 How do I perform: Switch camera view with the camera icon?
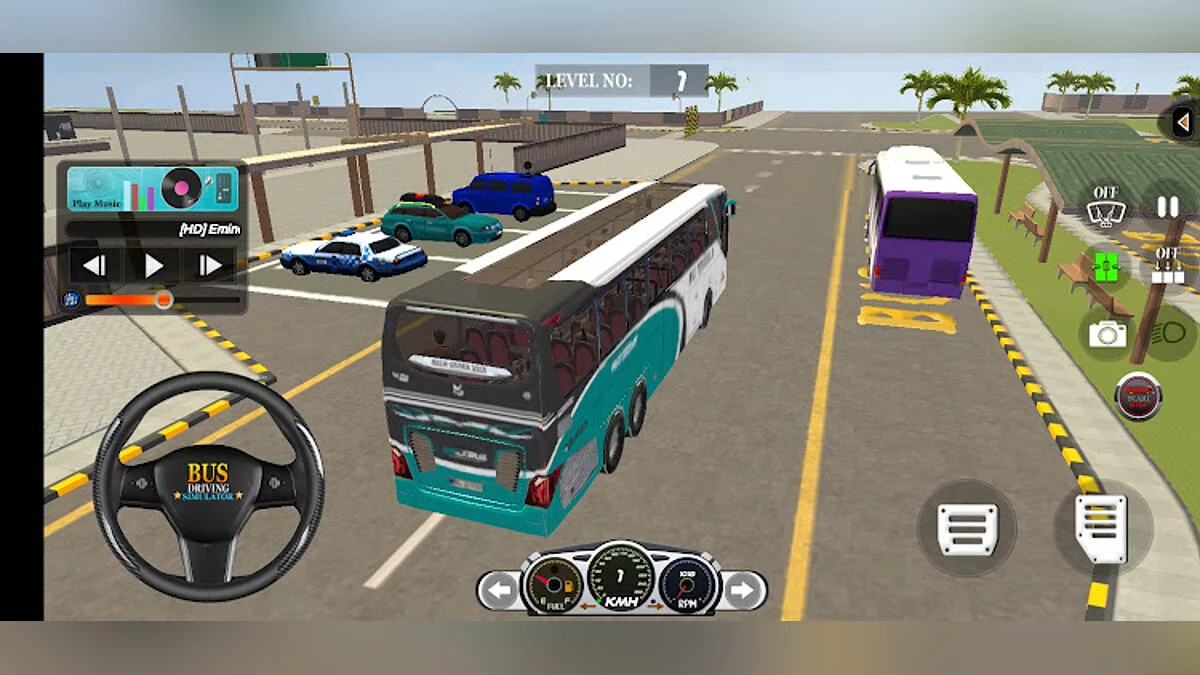click(x=1106, y=334)
